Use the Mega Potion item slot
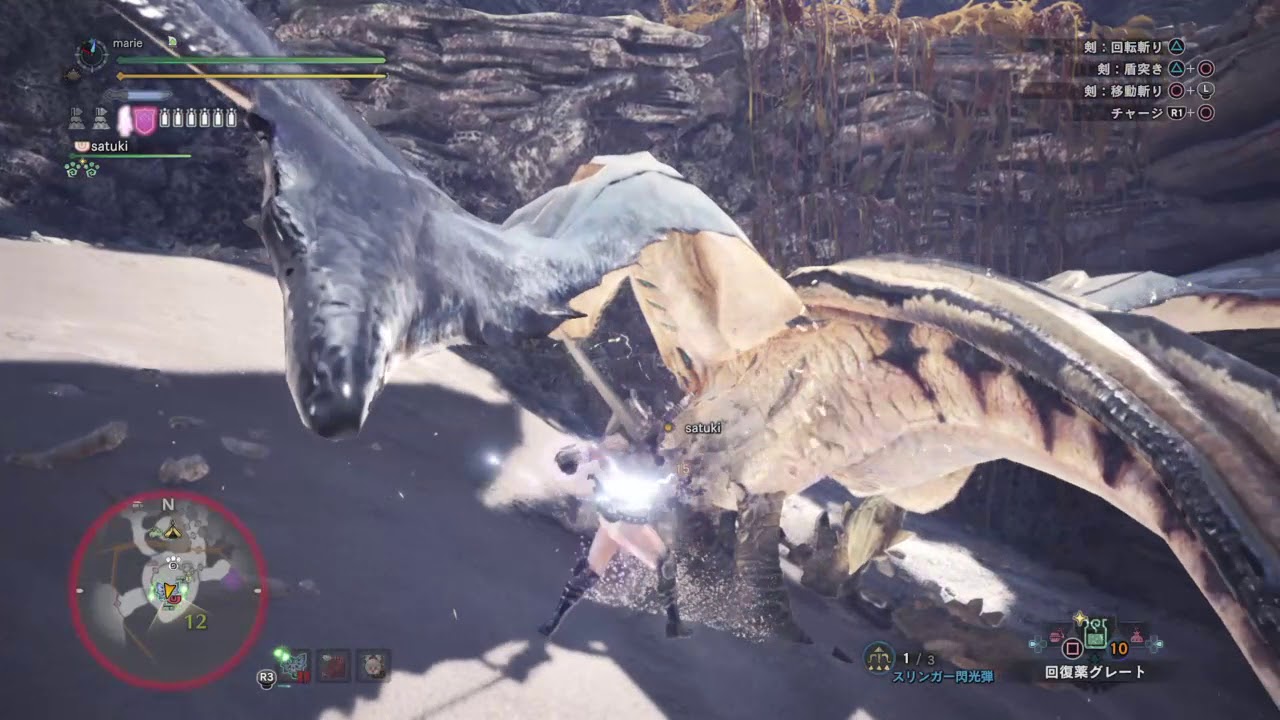Screen dimensions: 1280x720 [1095, 633]
